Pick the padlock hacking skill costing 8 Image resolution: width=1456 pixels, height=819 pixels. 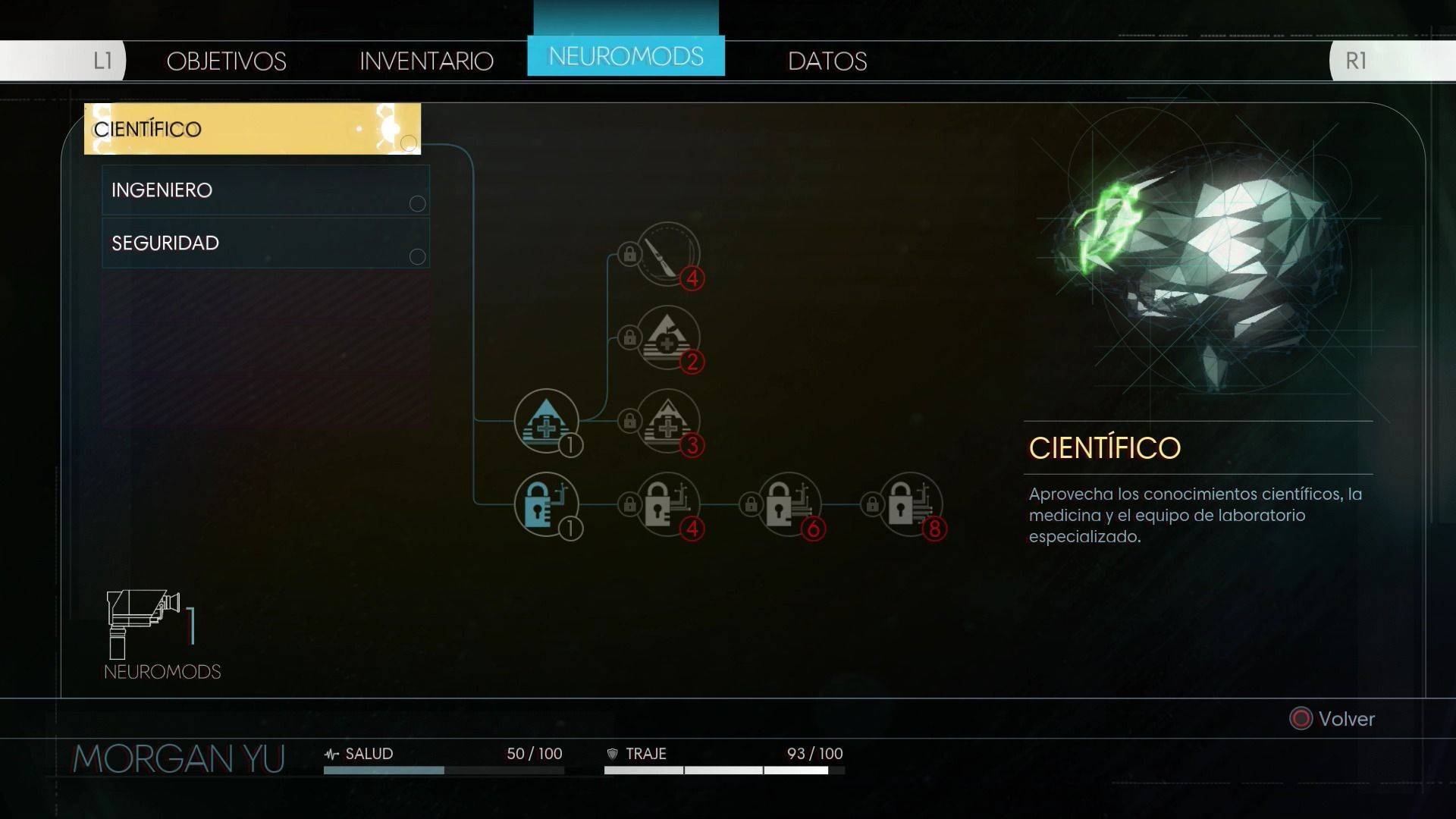(x=910, y=504)
